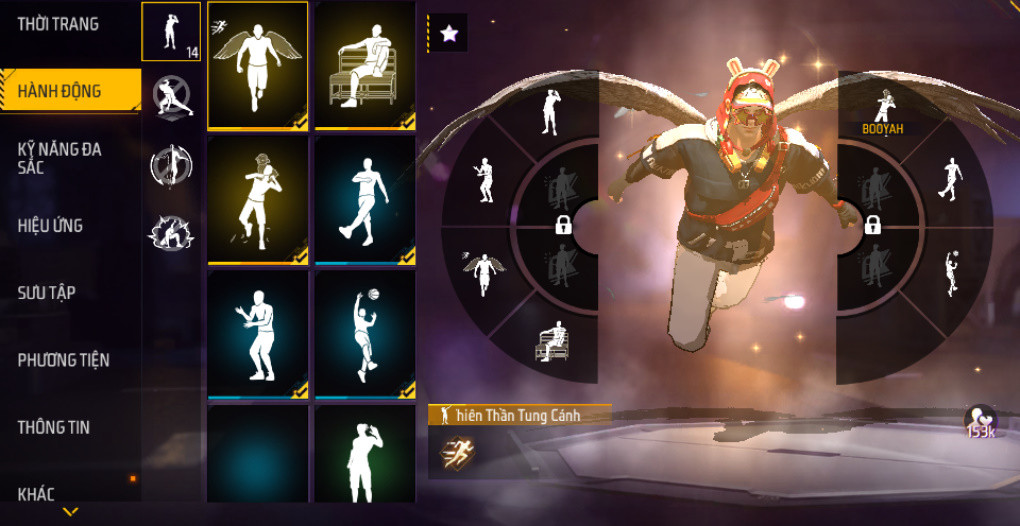Open Kỹ Năng Đa Sắc section
The width and height of the screenshot is (1020, 526).
pyautogui.click(x=59, y=158)
